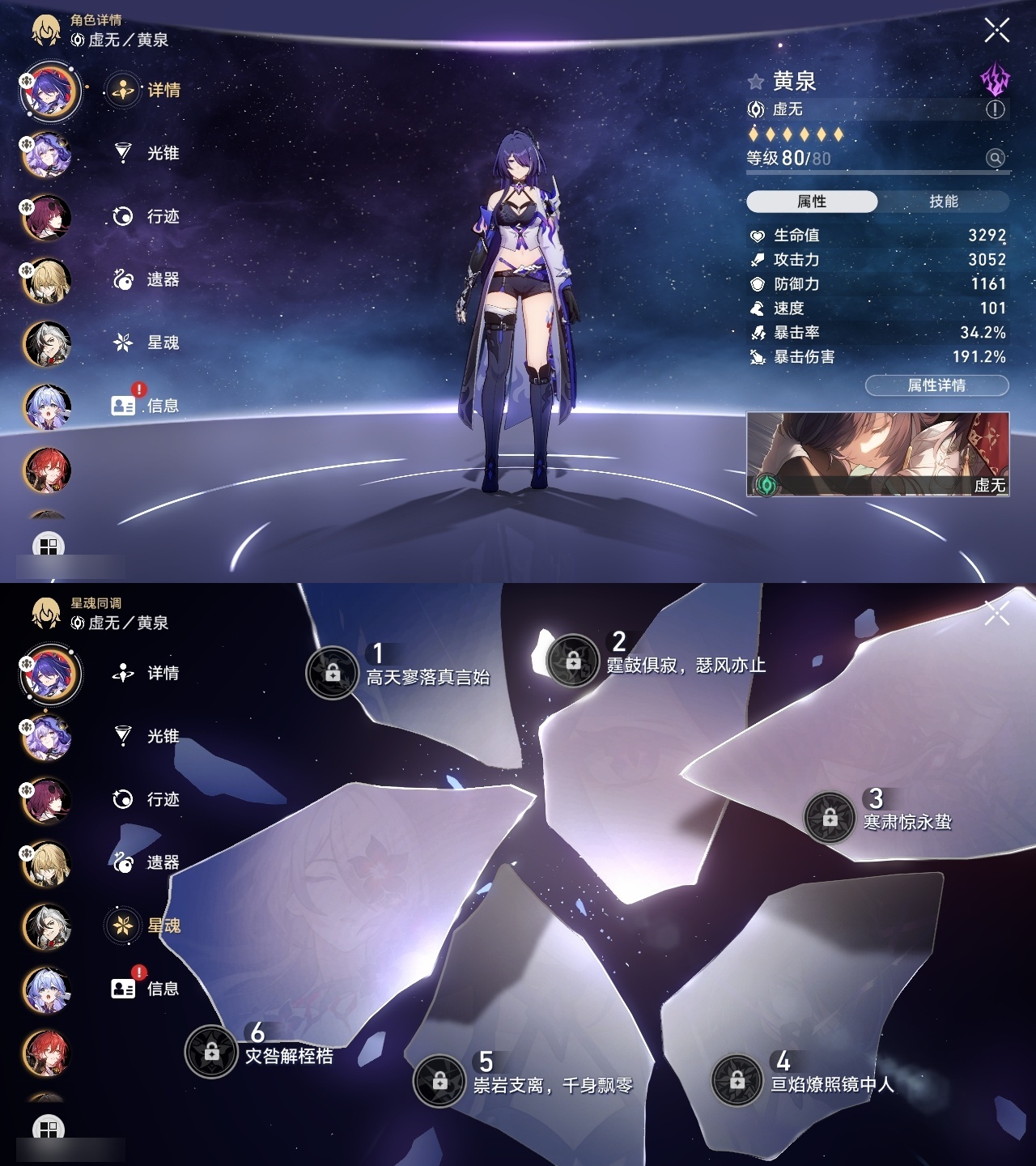Select the red-haired character portrait in roster

pyautogui.click(x=49, y=471)
